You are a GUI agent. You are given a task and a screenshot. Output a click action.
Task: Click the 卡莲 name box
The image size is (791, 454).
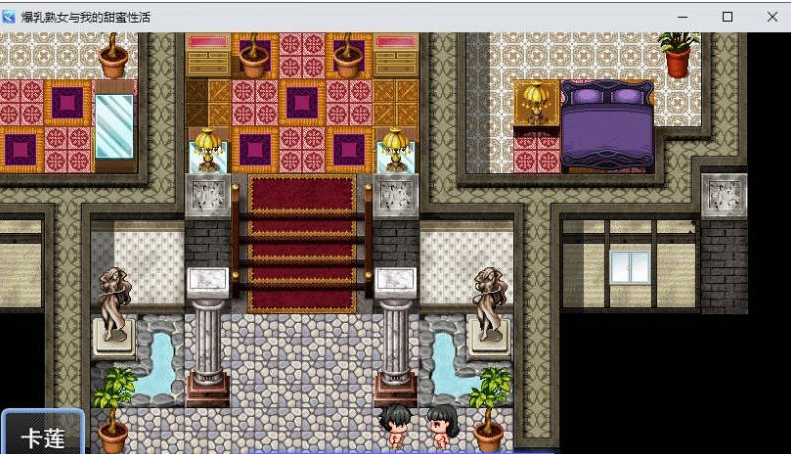click(x=41, y=434)
